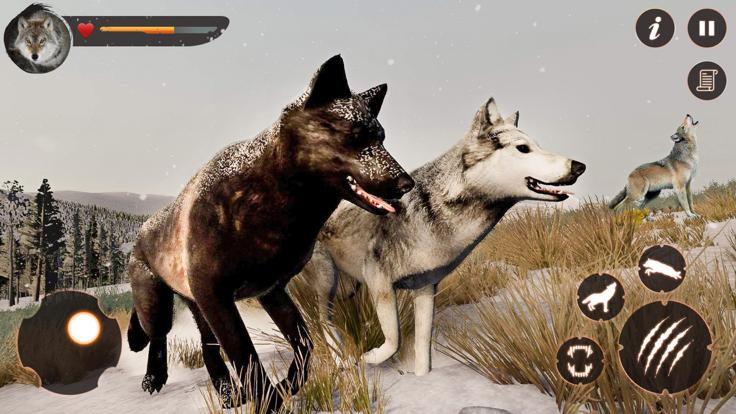The height and width of the screenshot is (414, 736).
Task: Tap the glowing movement joystick knob
Action: tap(83, 328)
